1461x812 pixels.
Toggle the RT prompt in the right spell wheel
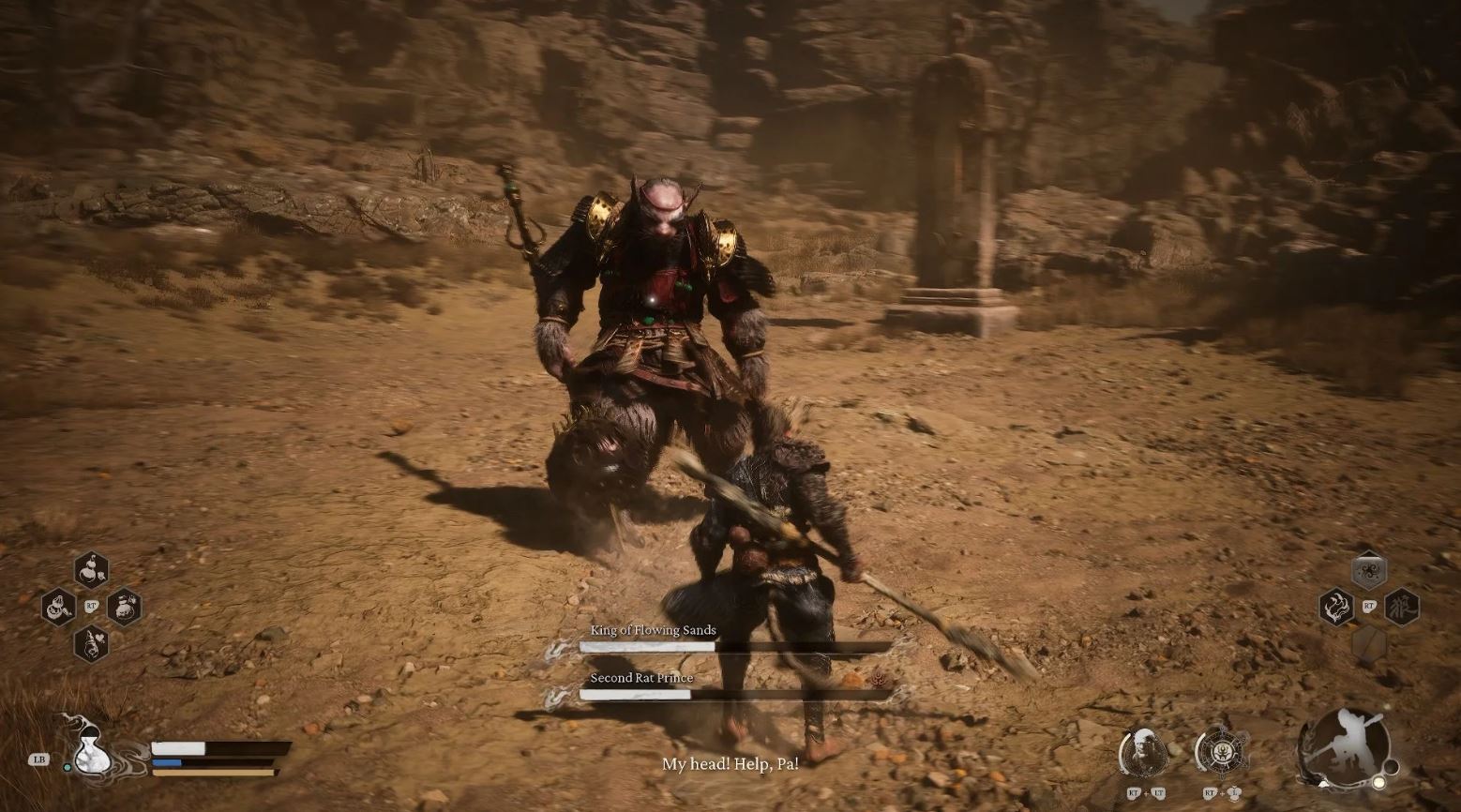click(x=1369, y=606)
